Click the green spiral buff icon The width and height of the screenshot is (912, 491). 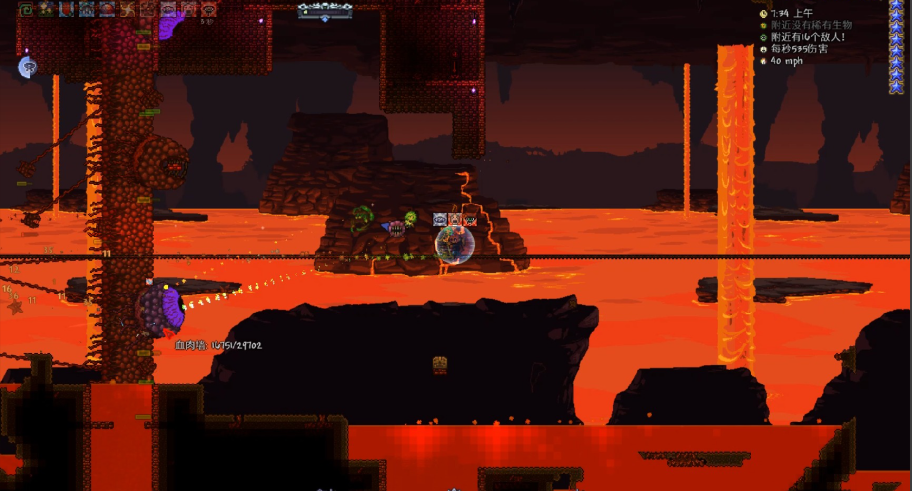click(26, 10)
